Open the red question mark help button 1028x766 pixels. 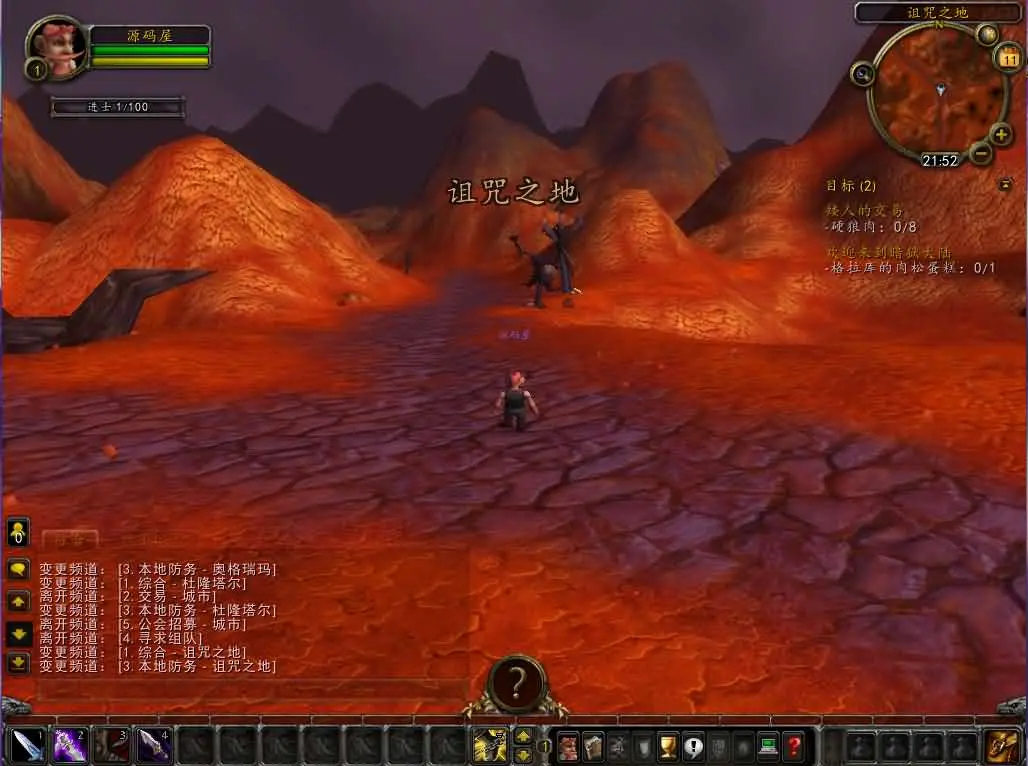(794, 746)
